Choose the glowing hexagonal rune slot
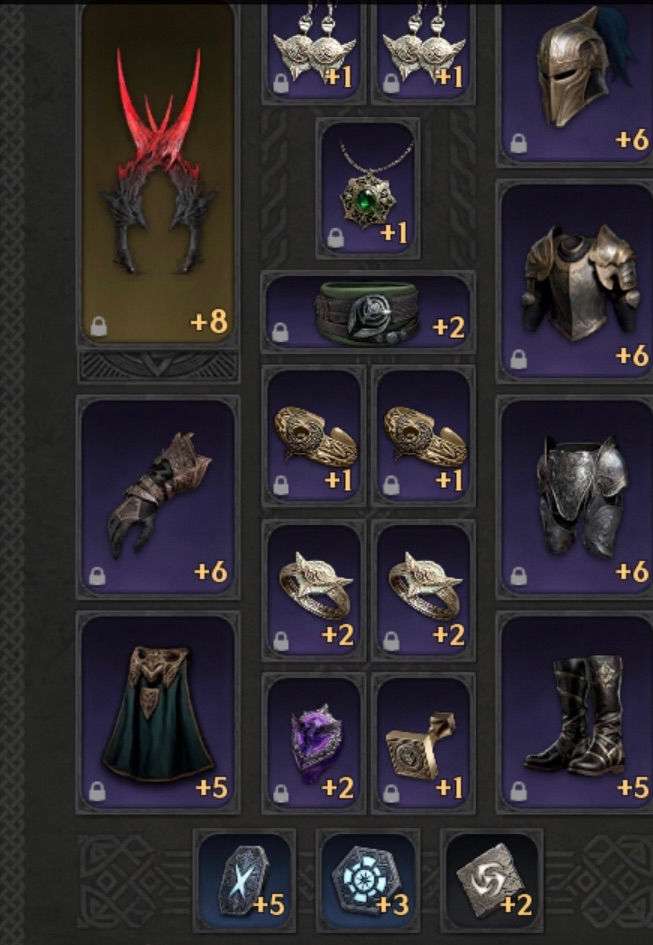 (367, 877)
